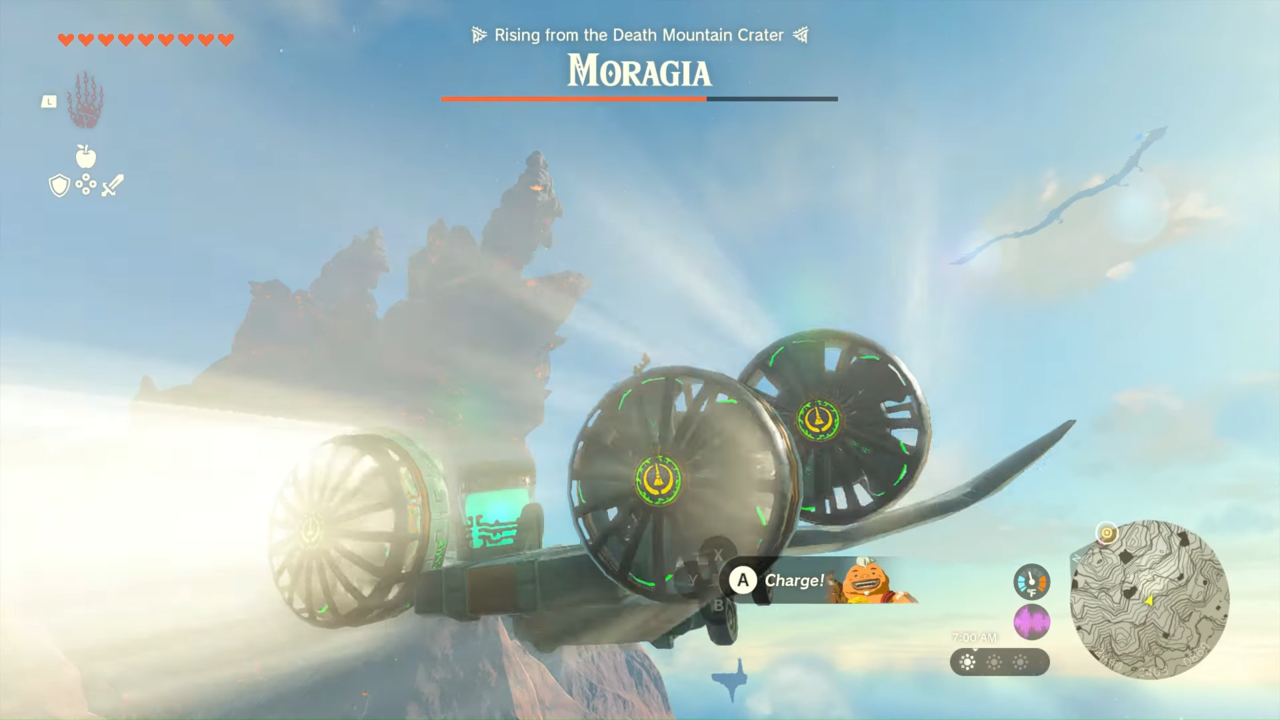The height and width of the screenshot is (720, 1280).
Task: Expand the weather forecast pill bar
Action: (999, 662)
